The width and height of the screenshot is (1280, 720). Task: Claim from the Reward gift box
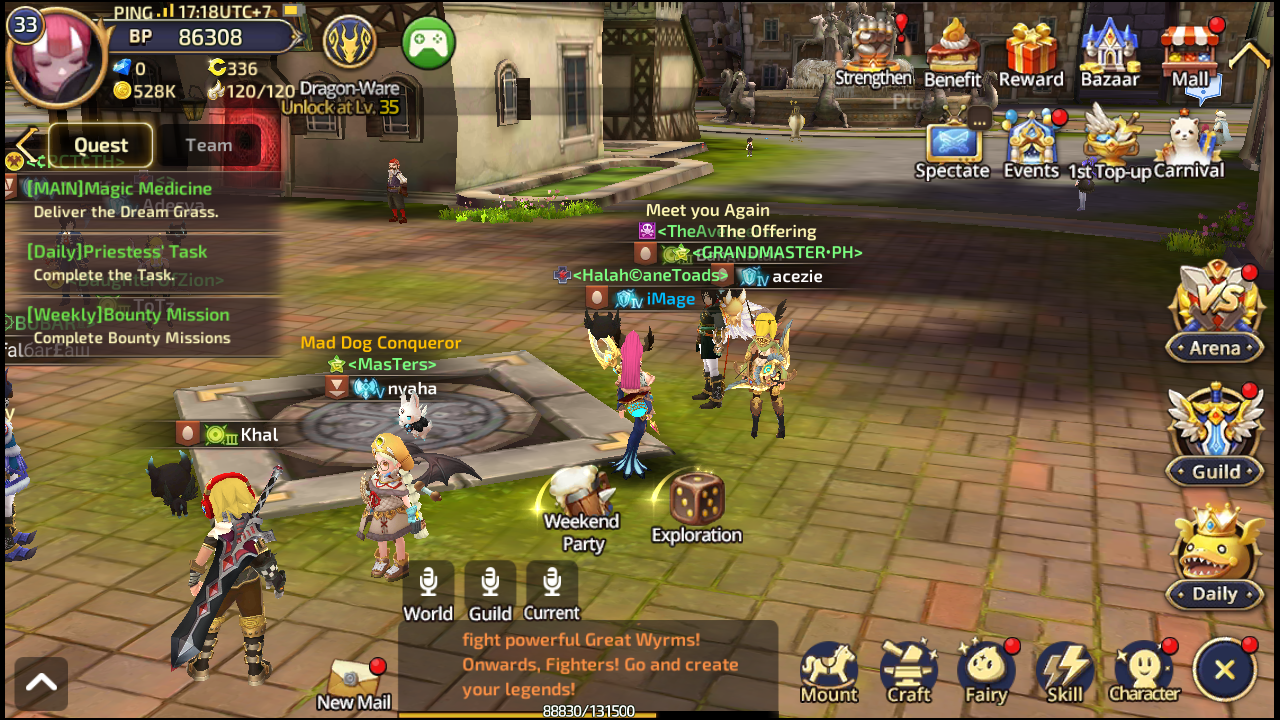pos(1031,54)
